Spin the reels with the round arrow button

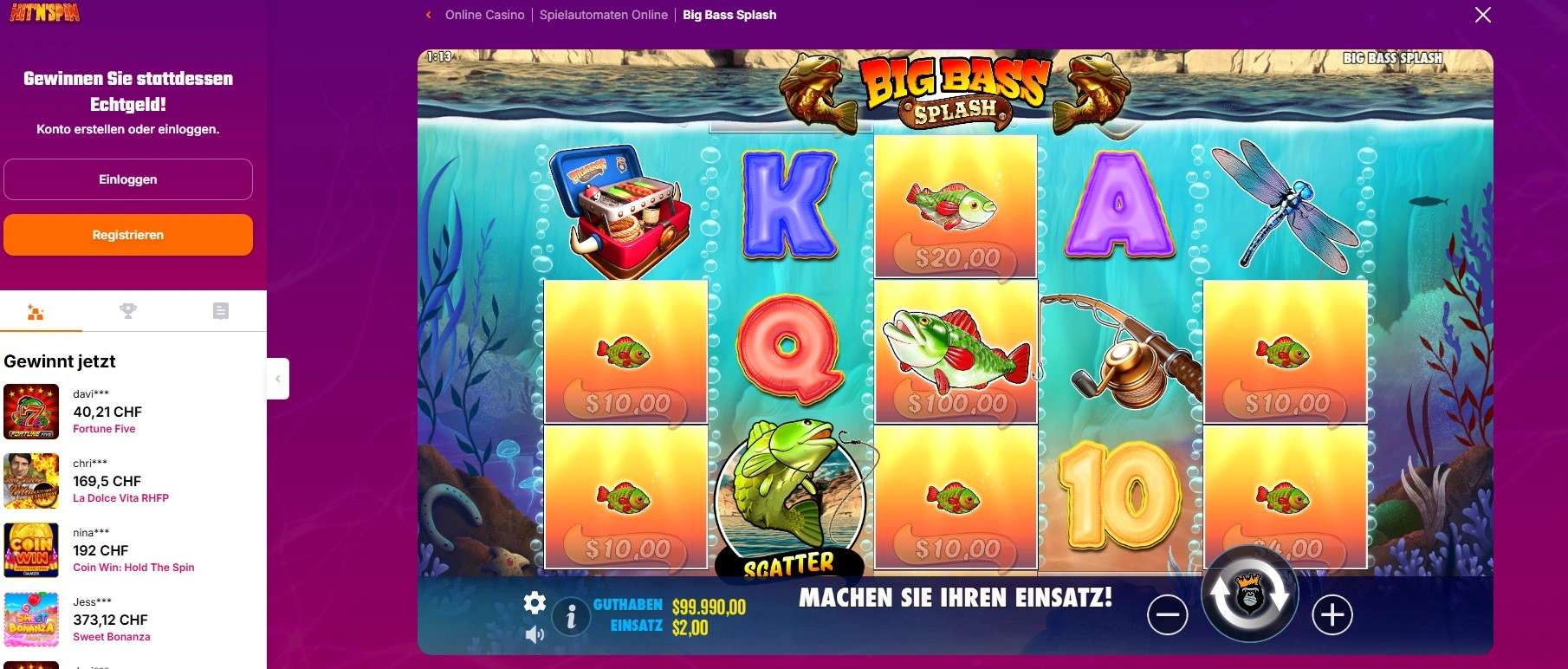(x=1249, y=595)
